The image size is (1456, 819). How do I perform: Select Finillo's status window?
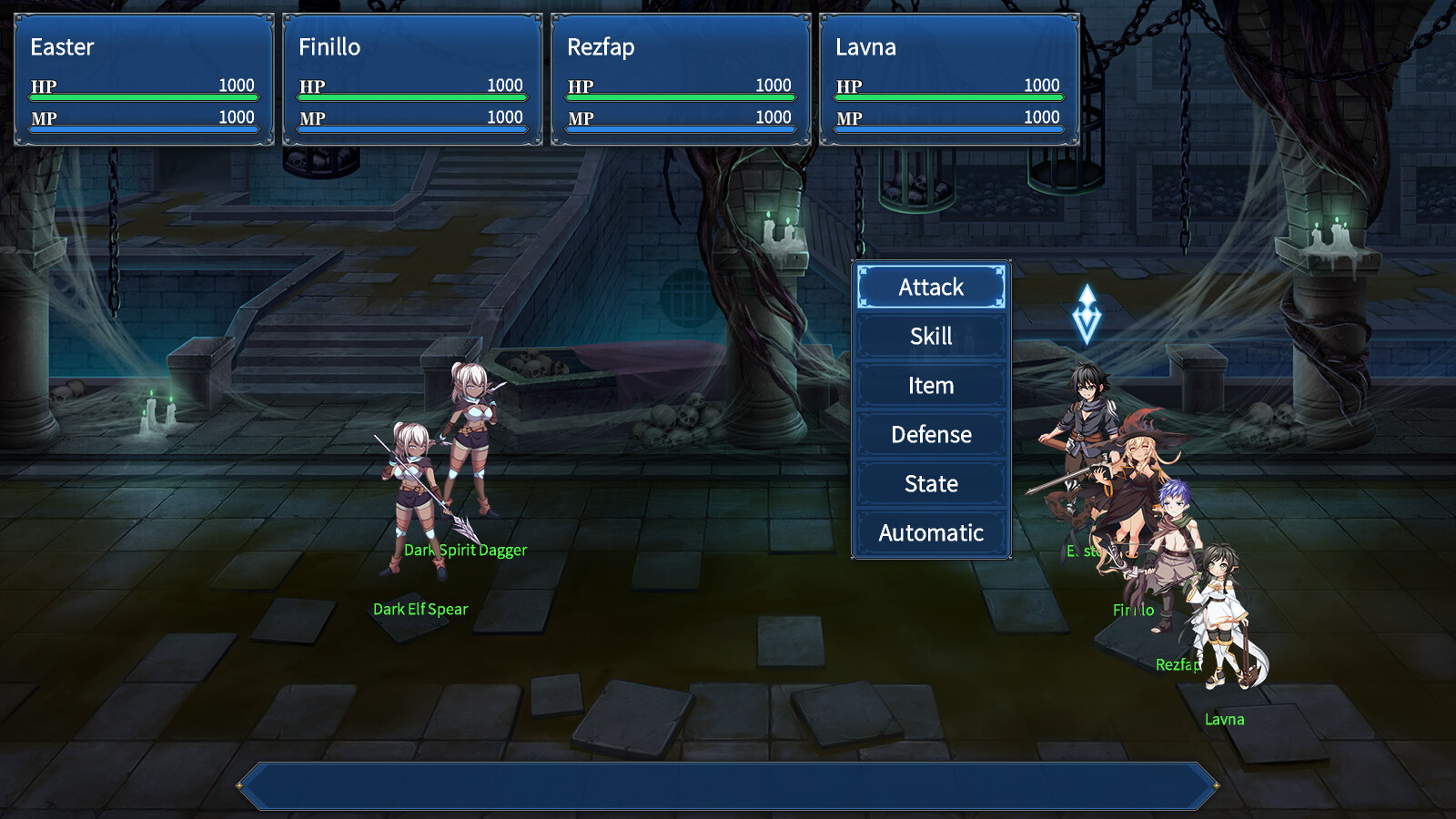[411, 77]
